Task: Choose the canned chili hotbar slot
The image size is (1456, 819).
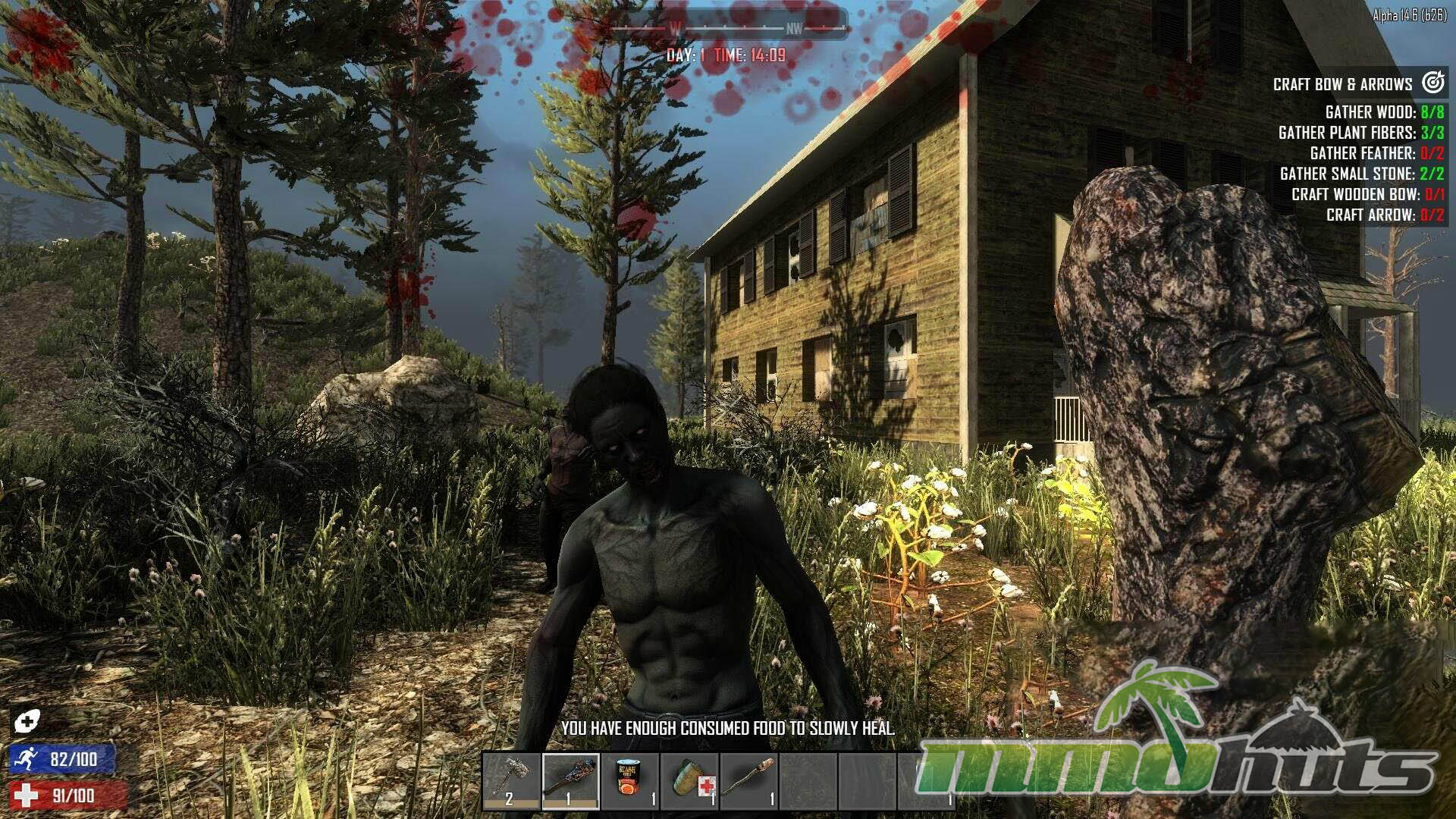Action: [629, 781]
